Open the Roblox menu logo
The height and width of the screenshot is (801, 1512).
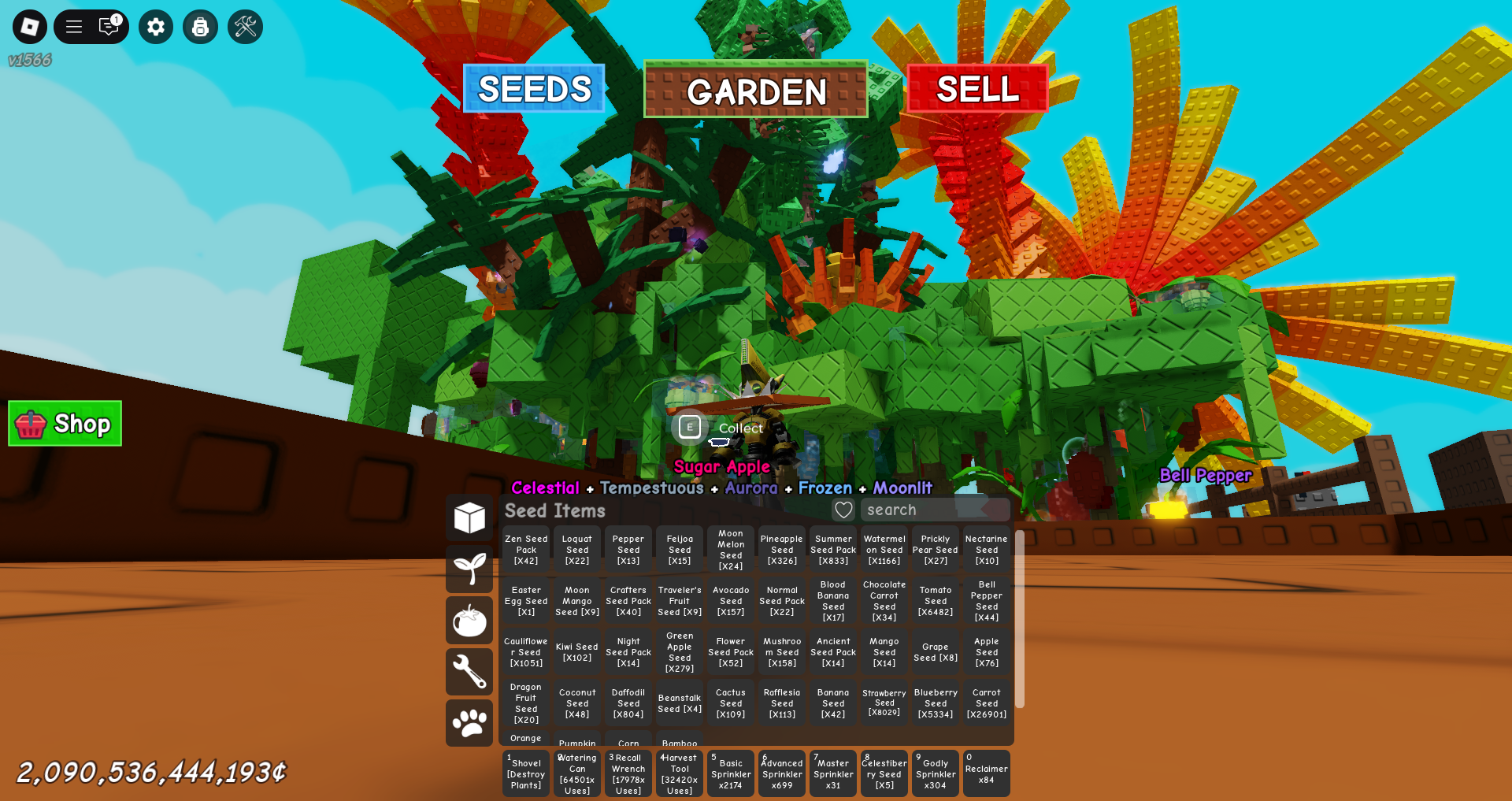(x=30, y=27)
